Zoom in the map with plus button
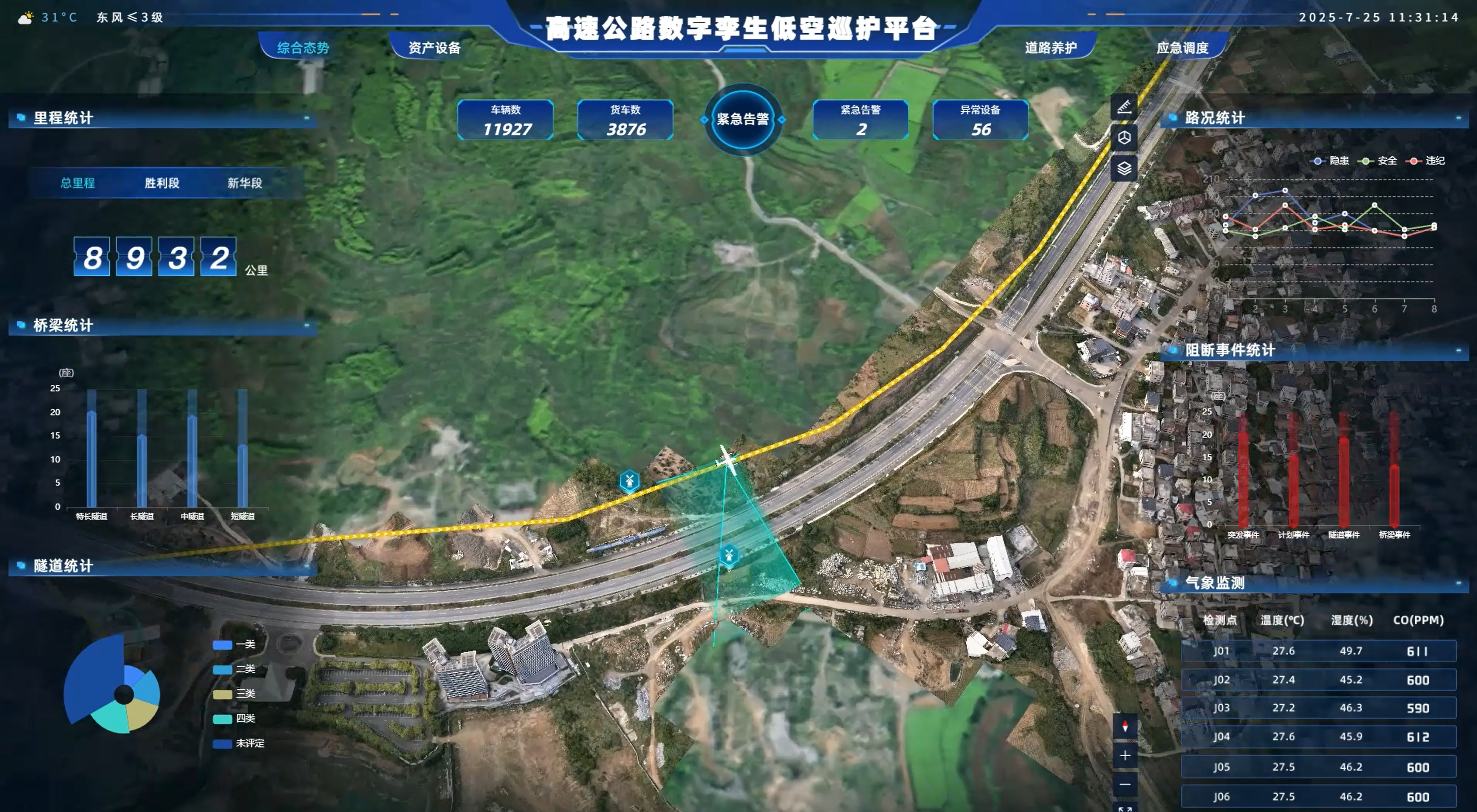This screenshot has width=1477, height=812. click(x=1125, y=755)
